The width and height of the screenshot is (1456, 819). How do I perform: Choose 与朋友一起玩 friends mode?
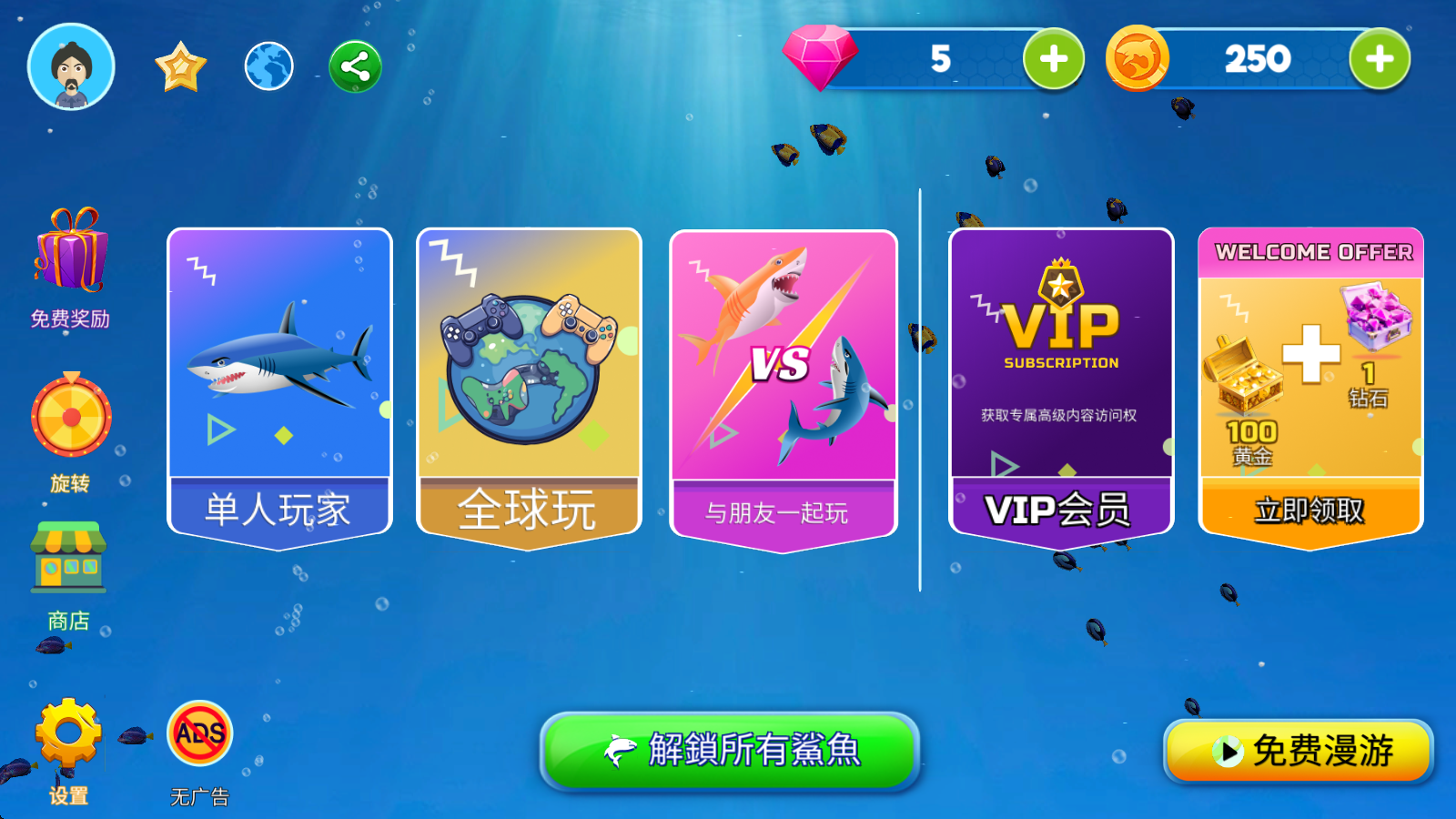click(x=783, y=378)
